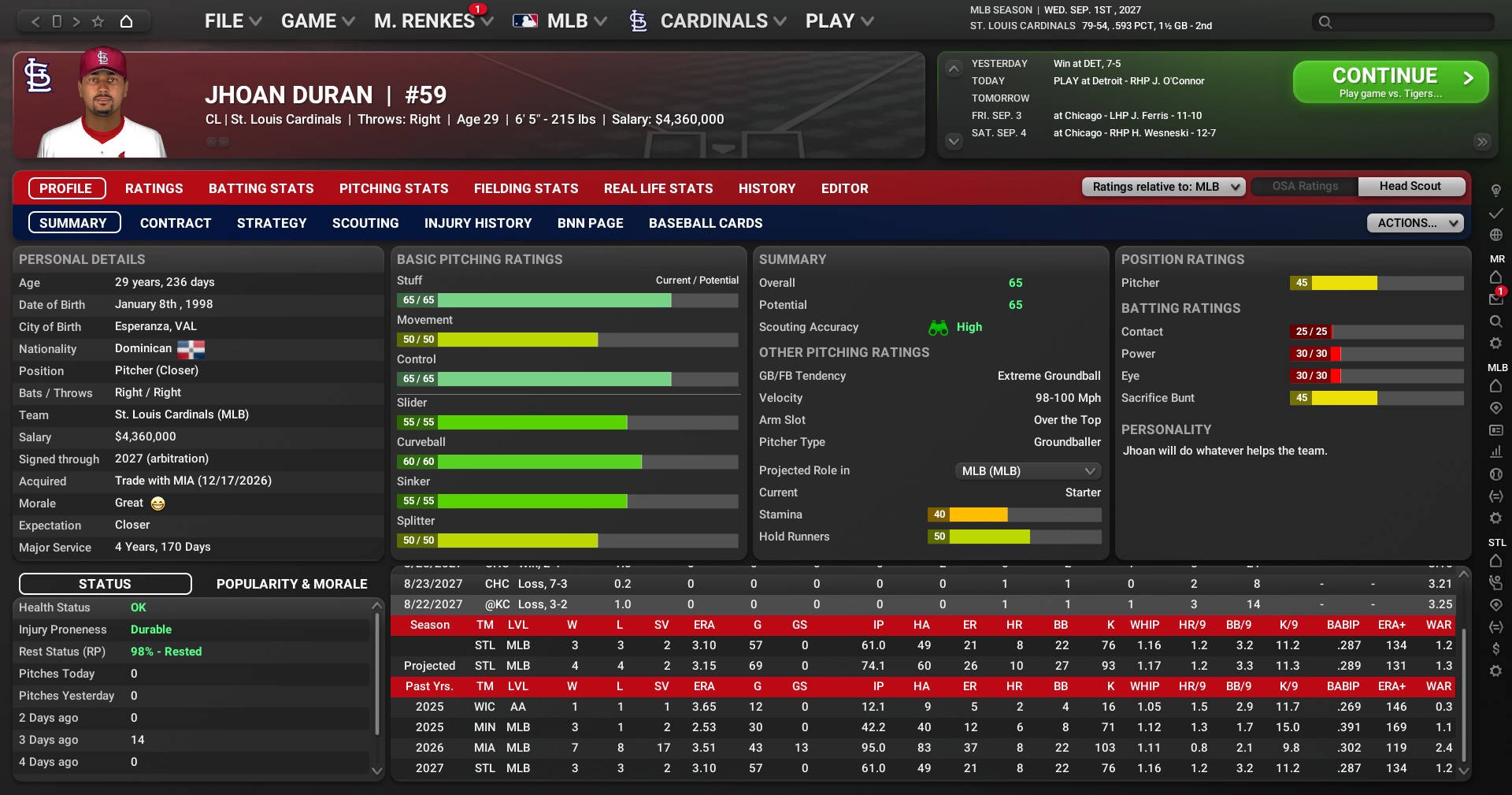The height and width of the screenshot is (795, 1512).
Task: Click the green CONTINUE button
Action: [x=1390, y=82]
